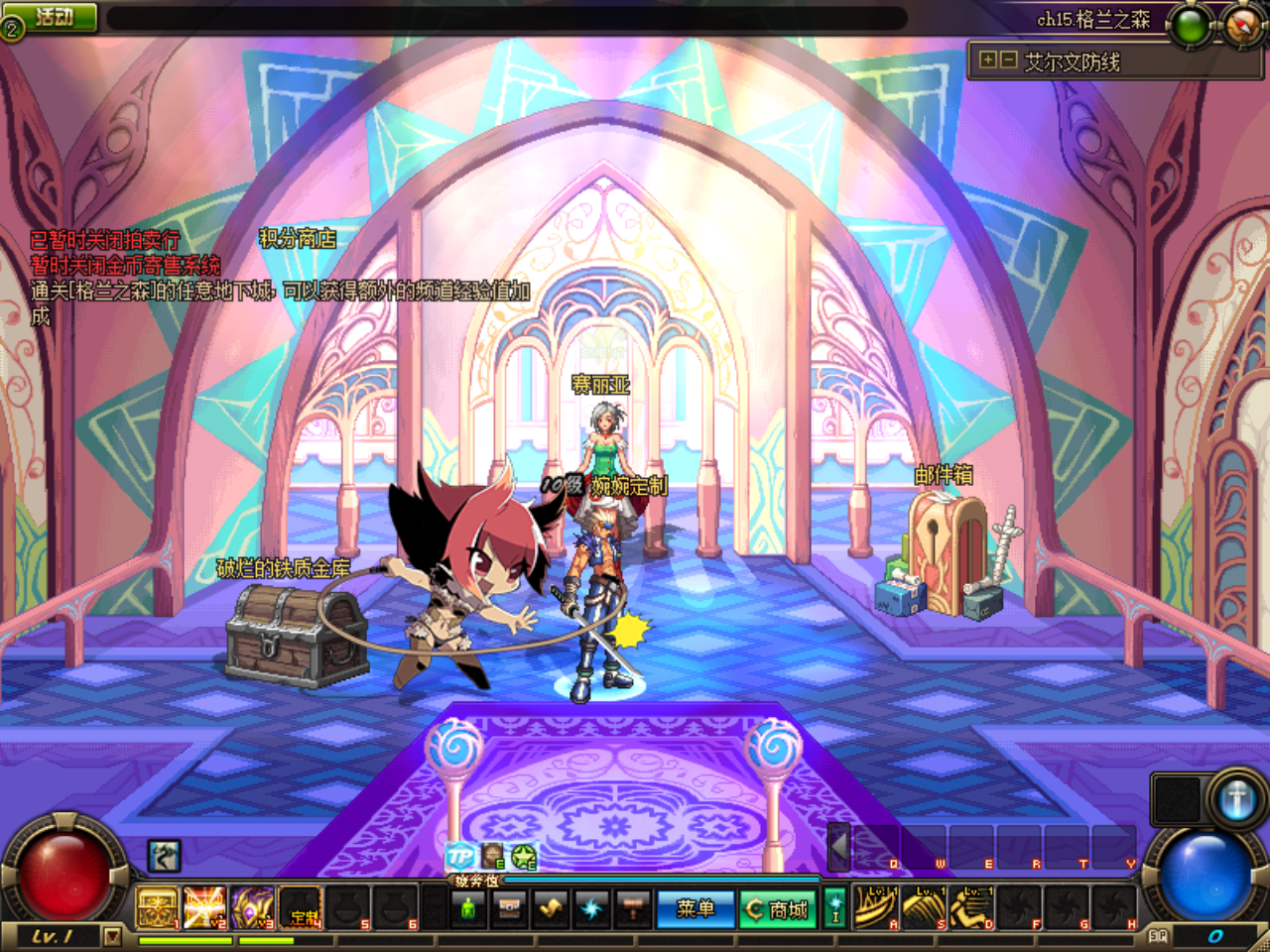The image size is (1270, 952).
Task: Activate the Lv.1 skill bound to key A
Action: point(877,907)
